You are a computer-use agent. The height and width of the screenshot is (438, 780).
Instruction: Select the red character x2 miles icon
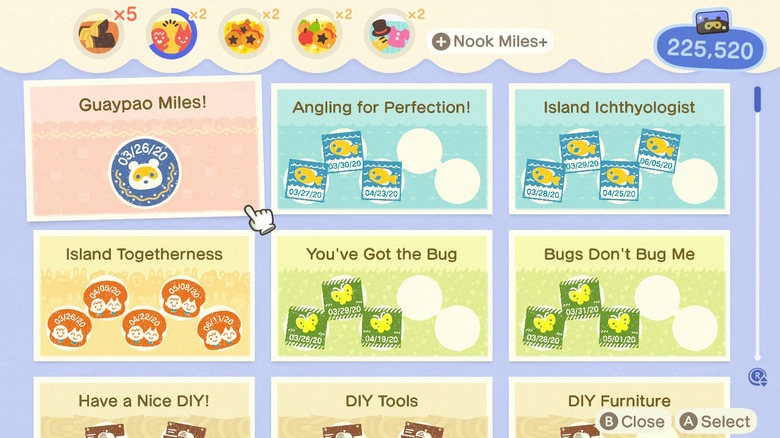pos(171,36)
